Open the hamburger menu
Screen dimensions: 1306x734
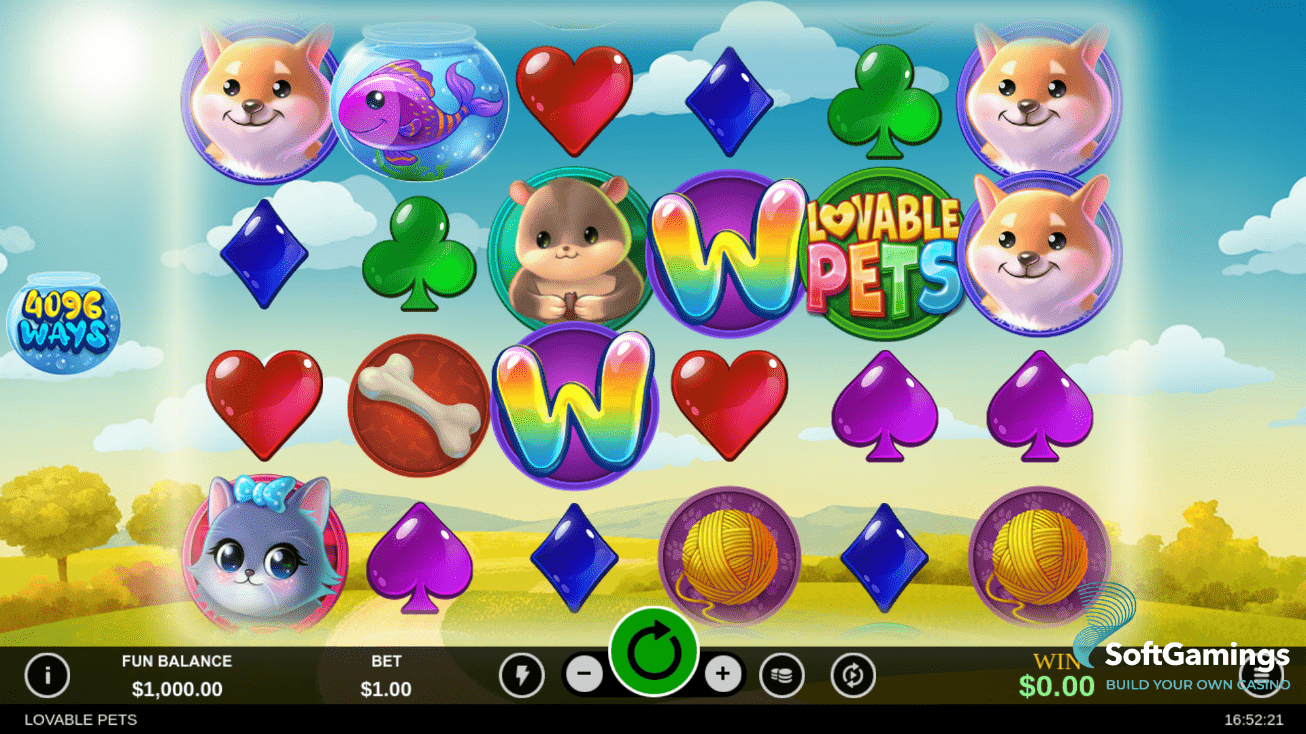[x=1260, y=676]
